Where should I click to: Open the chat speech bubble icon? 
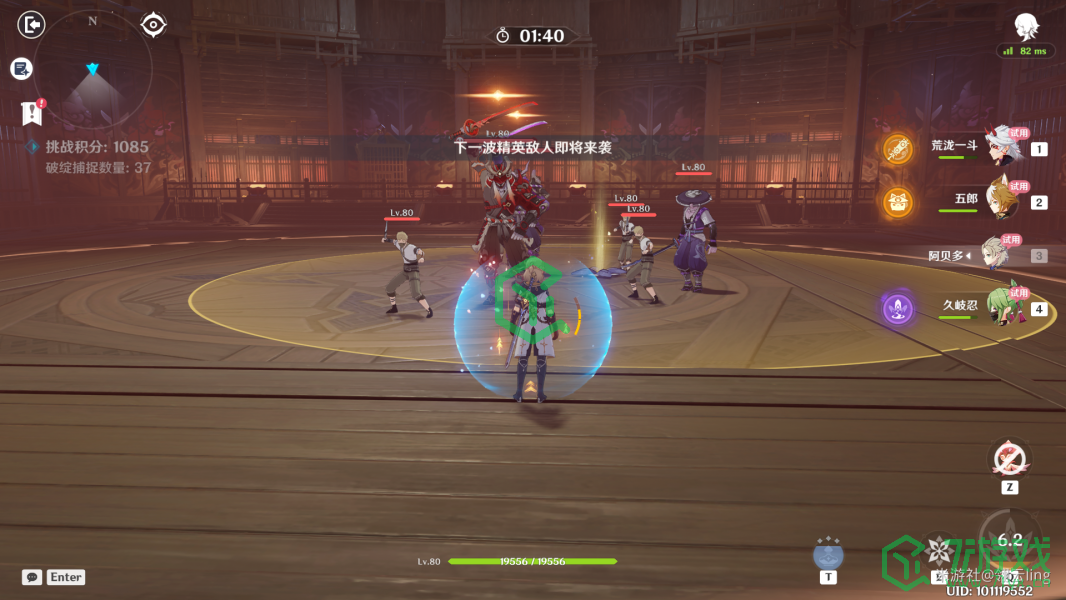[32, 577]
